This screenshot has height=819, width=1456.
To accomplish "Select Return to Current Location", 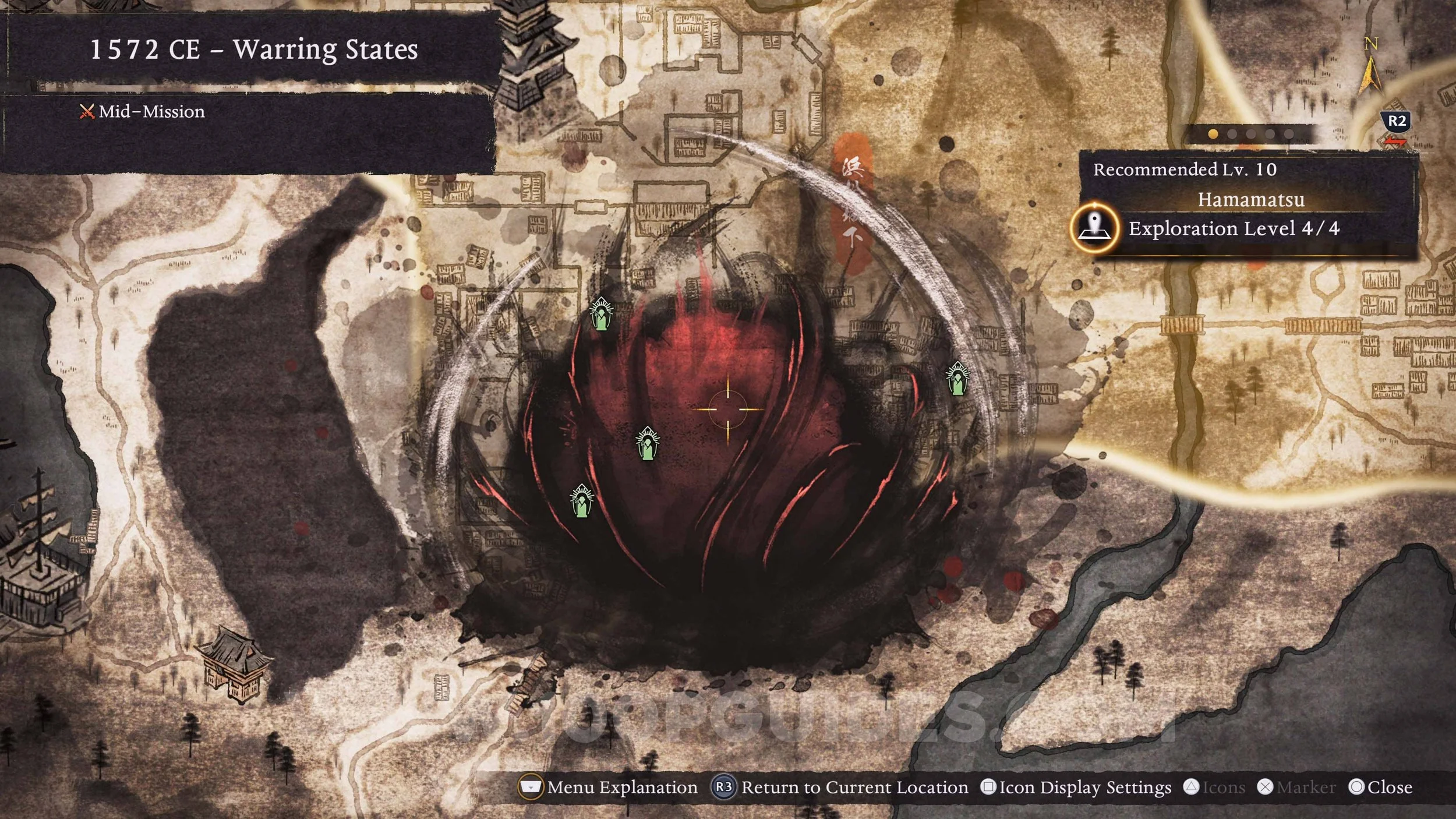I will pos(840,788).
